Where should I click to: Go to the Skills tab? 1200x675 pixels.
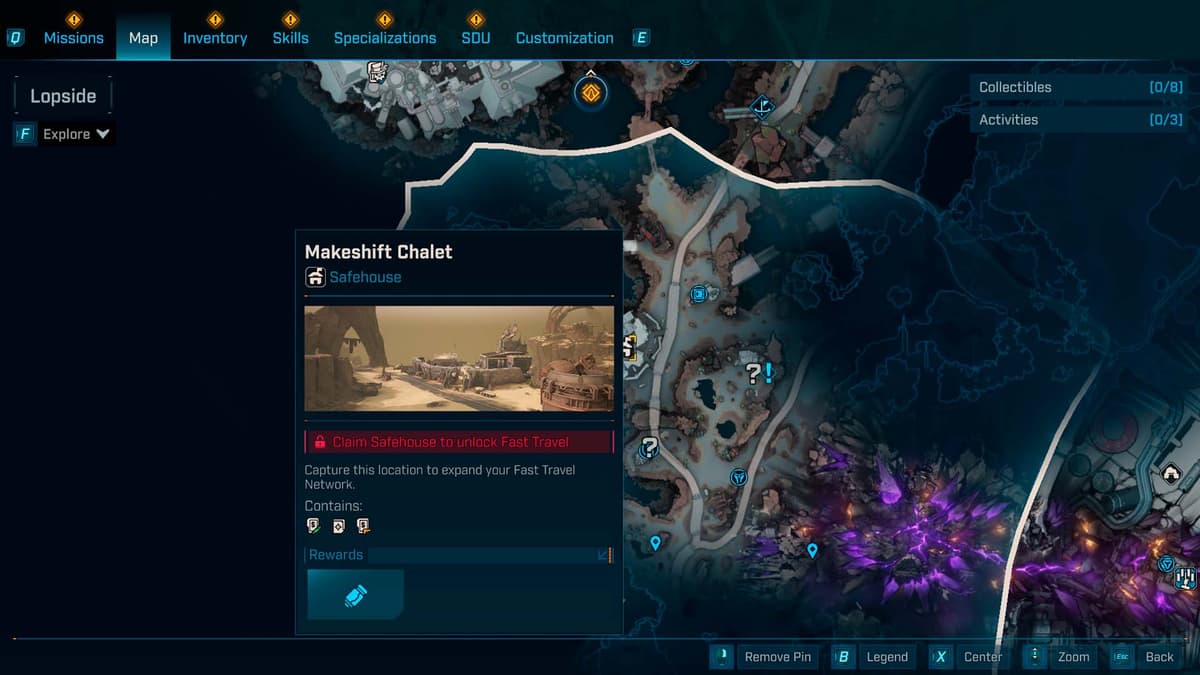tap(290, 38)
